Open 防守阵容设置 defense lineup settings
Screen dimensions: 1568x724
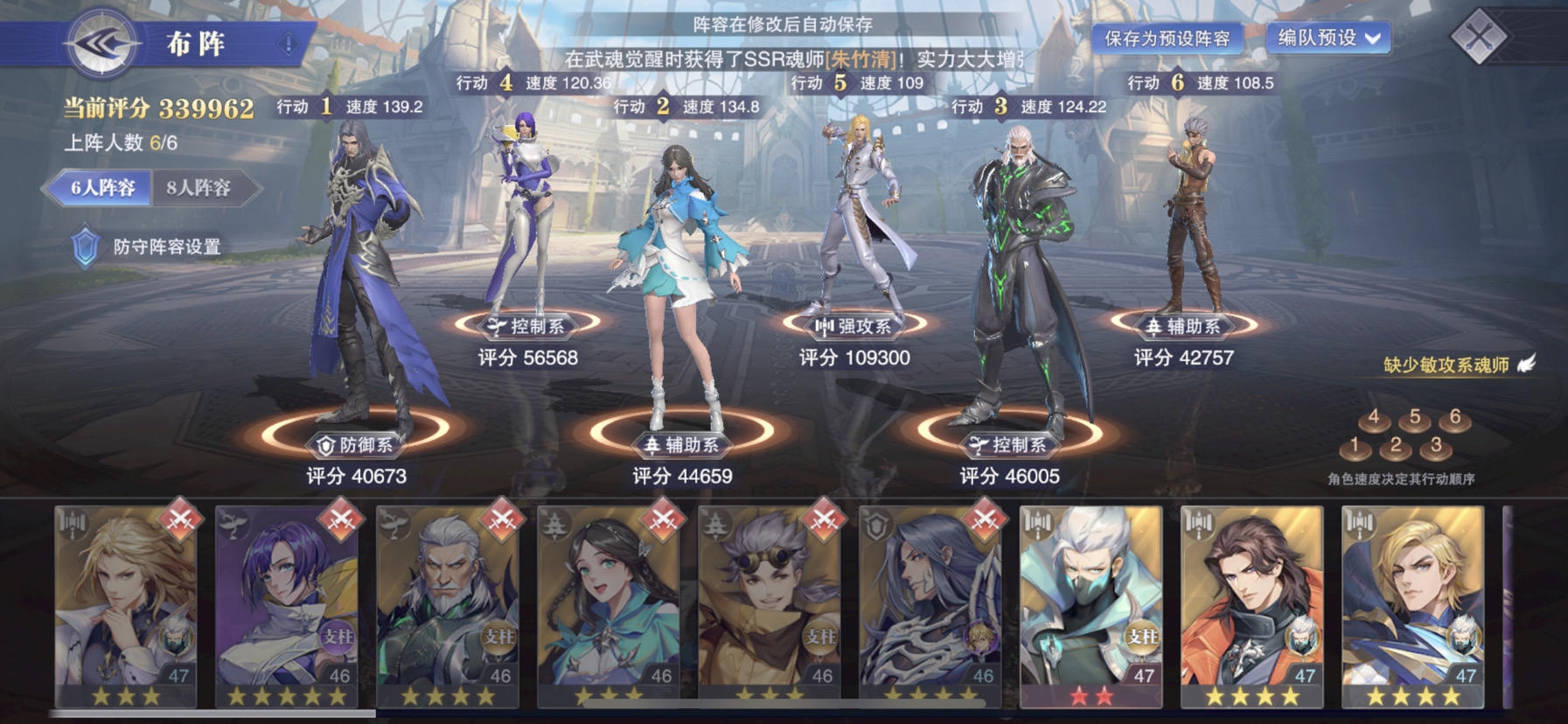(x=149, y=247)
